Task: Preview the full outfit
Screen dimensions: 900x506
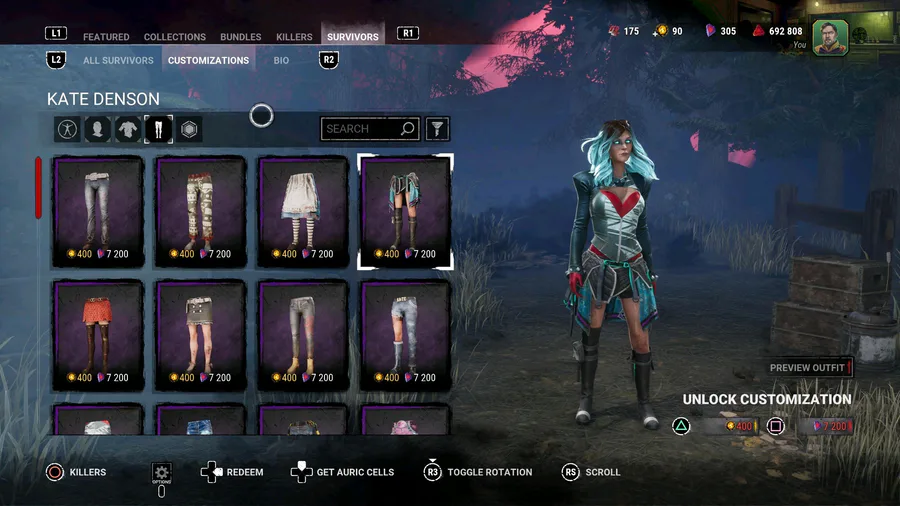Action: (x=809, y=368)
